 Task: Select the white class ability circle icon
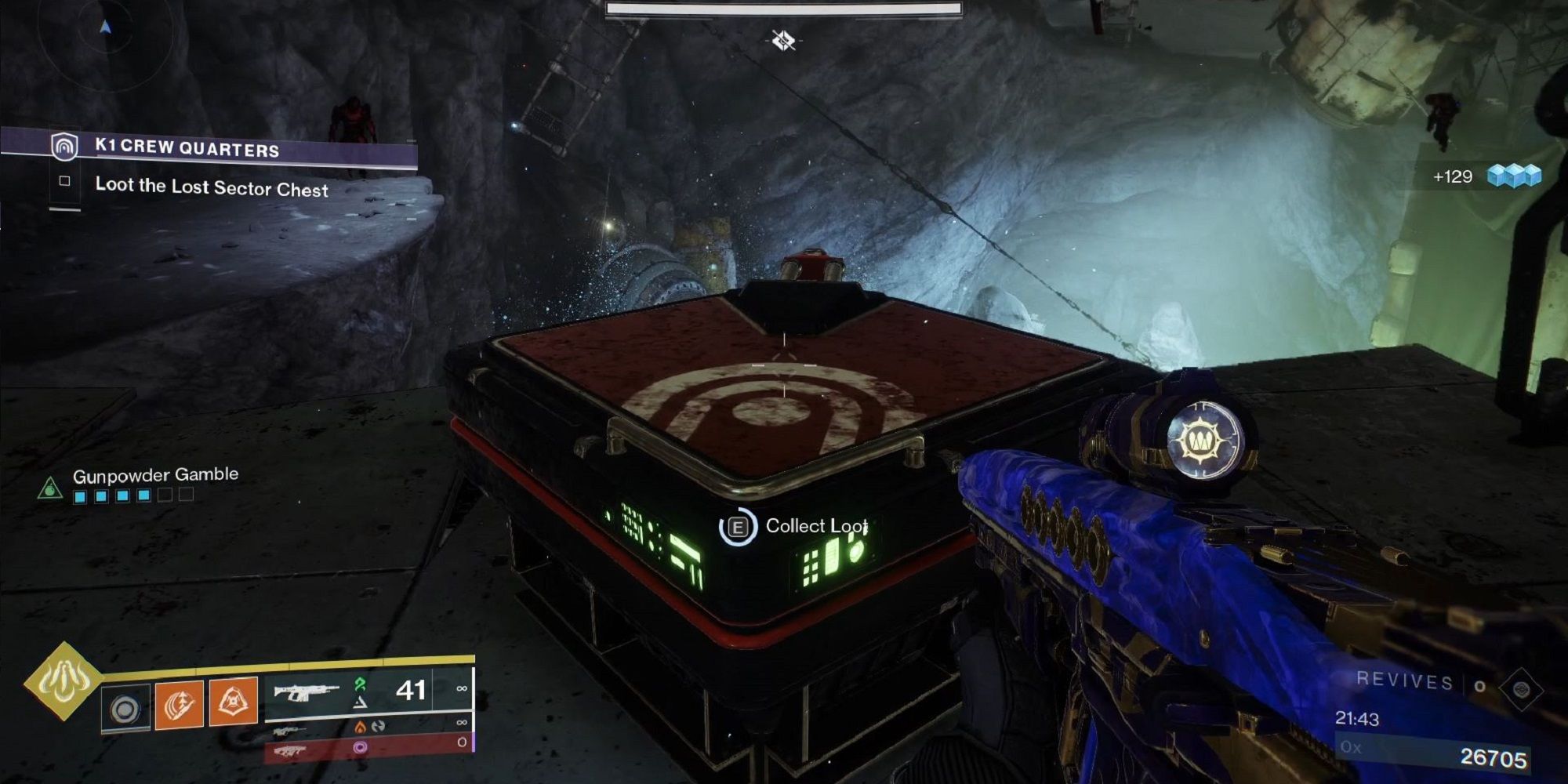click(125, 705)
